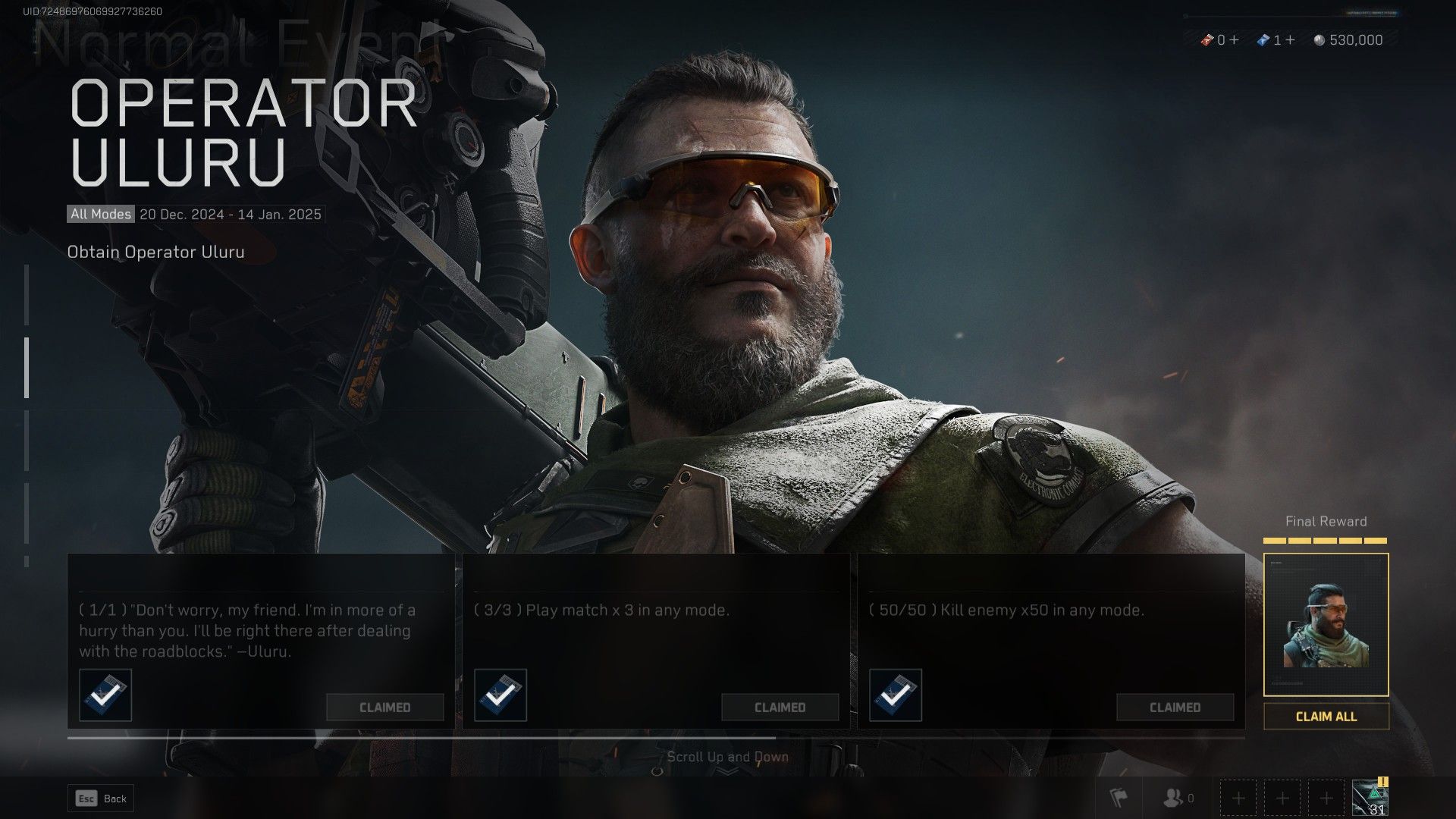Screen dimensions: 1456x819
Task: Switch to the All Modes label
Action: point(99,214)
